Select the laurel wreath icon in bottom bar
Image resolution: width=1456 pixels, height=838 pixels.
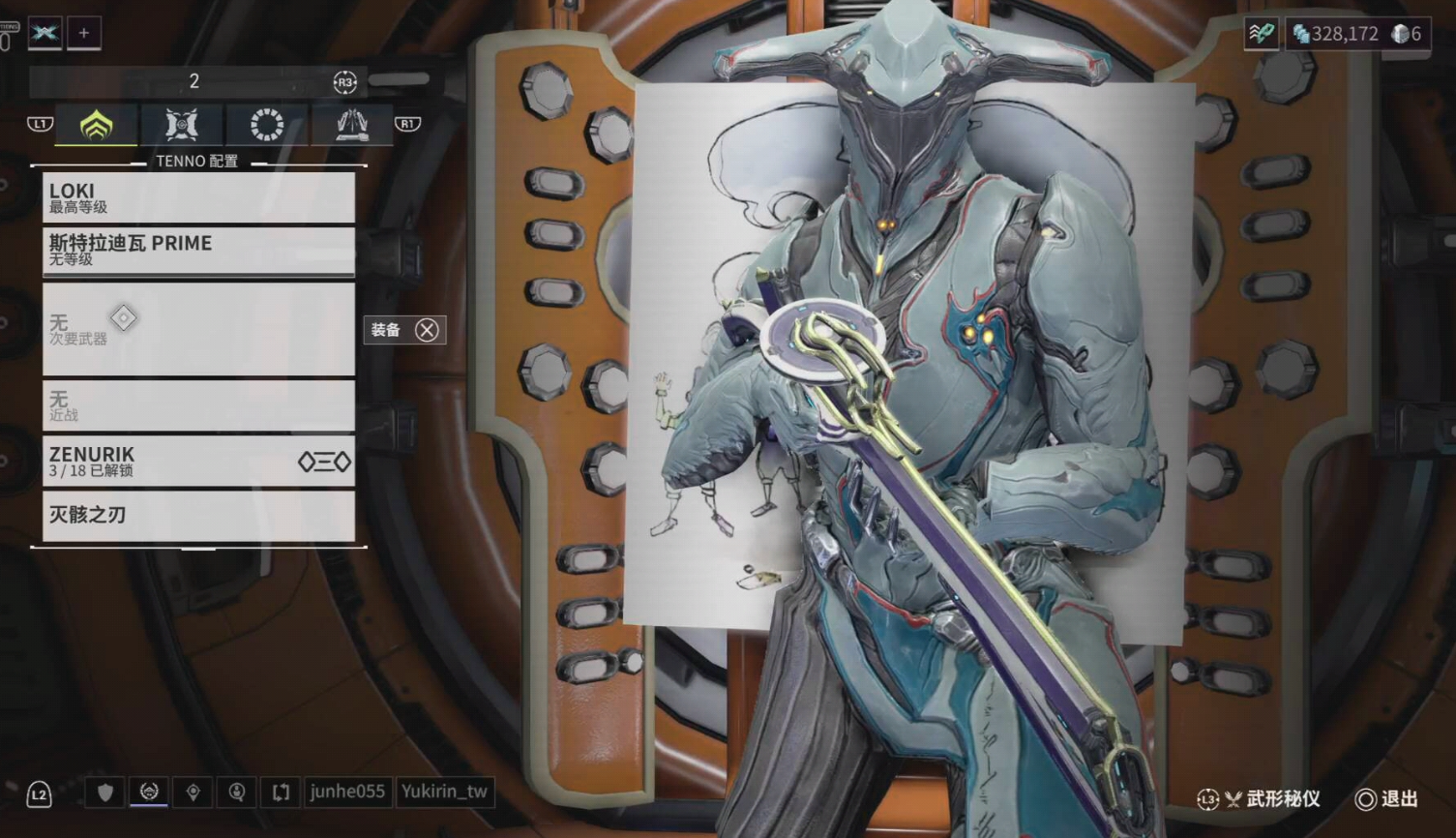149,793
